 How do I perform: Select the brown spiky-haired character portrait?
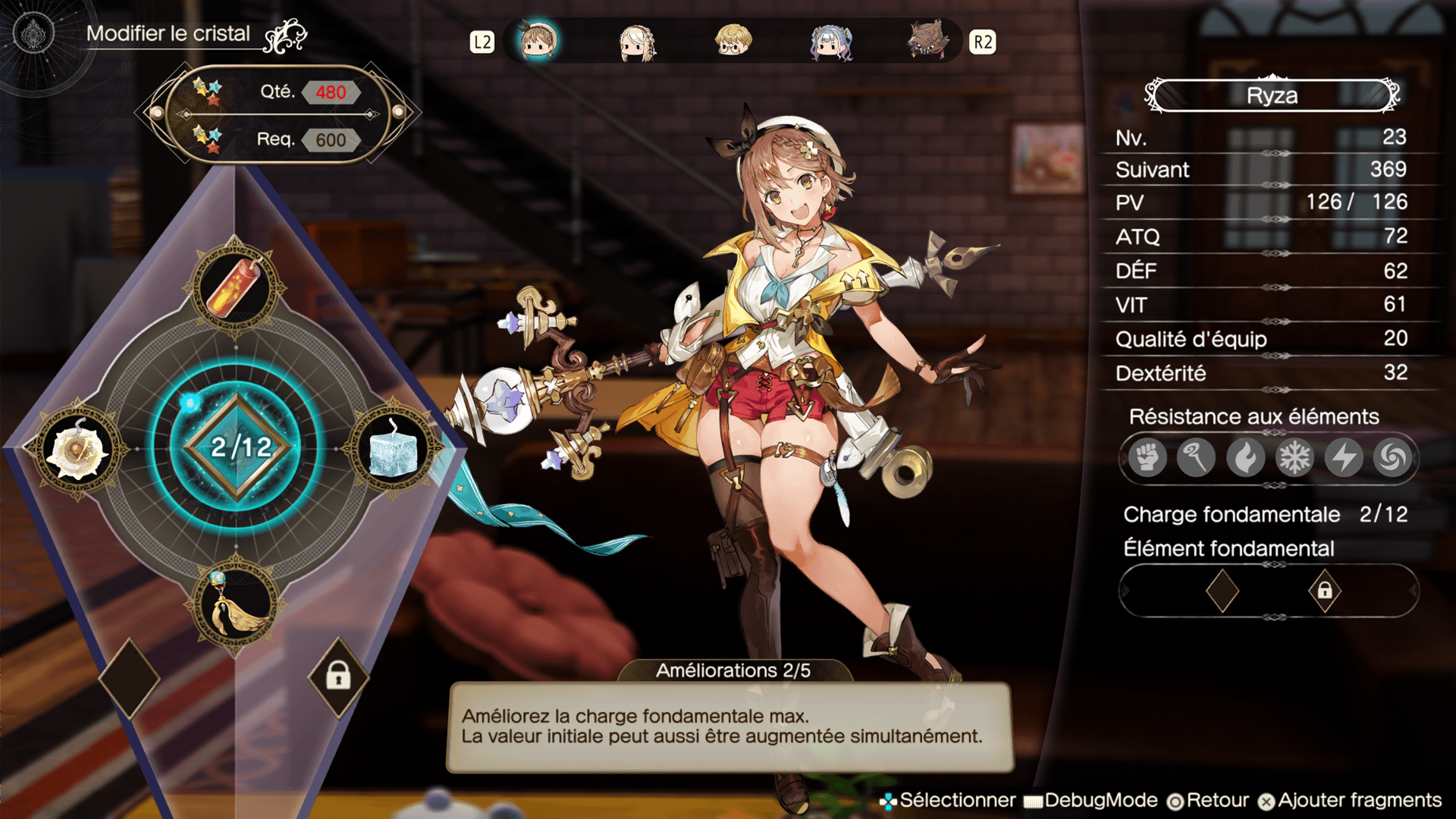pyautogui.click(x=927, y=41)
